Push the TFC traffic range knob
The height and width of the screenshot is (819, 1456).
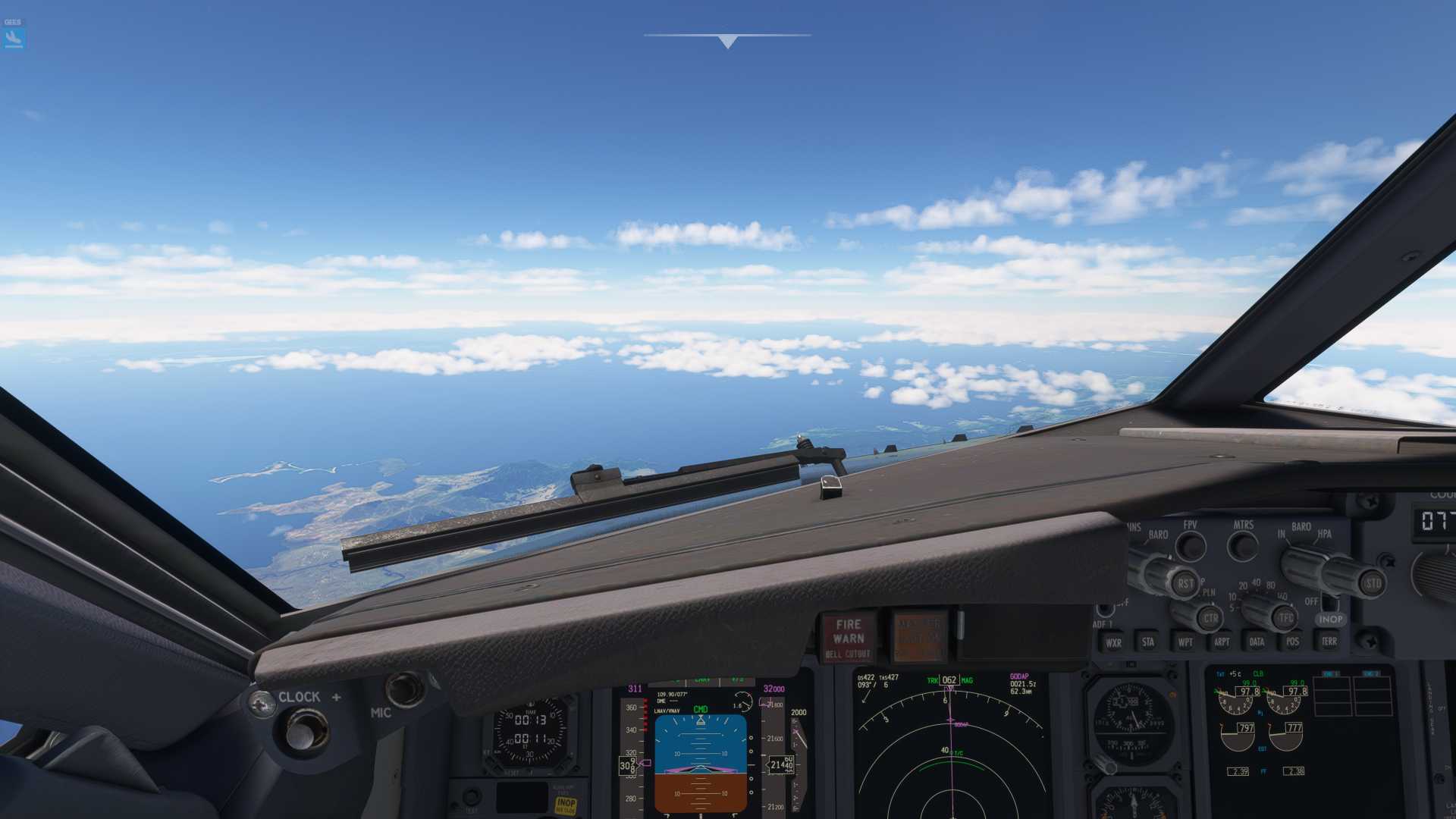(1285, 618)
